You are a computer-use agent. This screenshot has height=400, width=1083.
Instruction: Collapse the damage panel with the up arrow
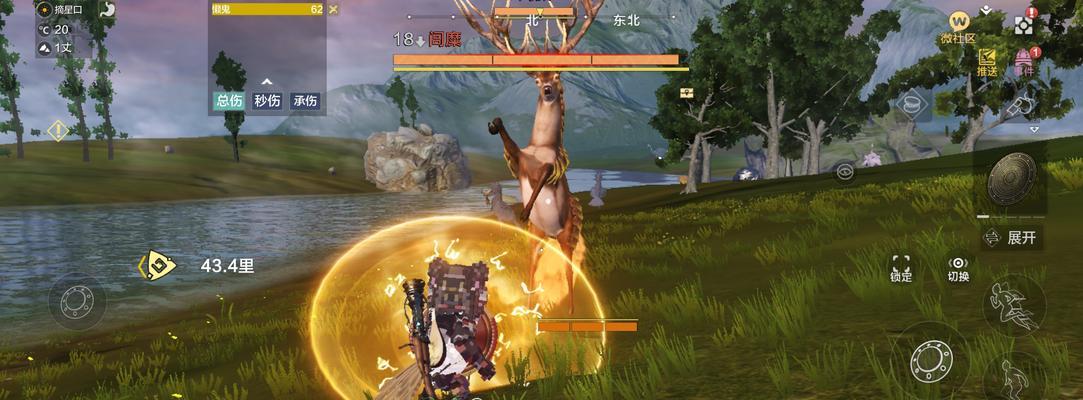pos(267,82)
